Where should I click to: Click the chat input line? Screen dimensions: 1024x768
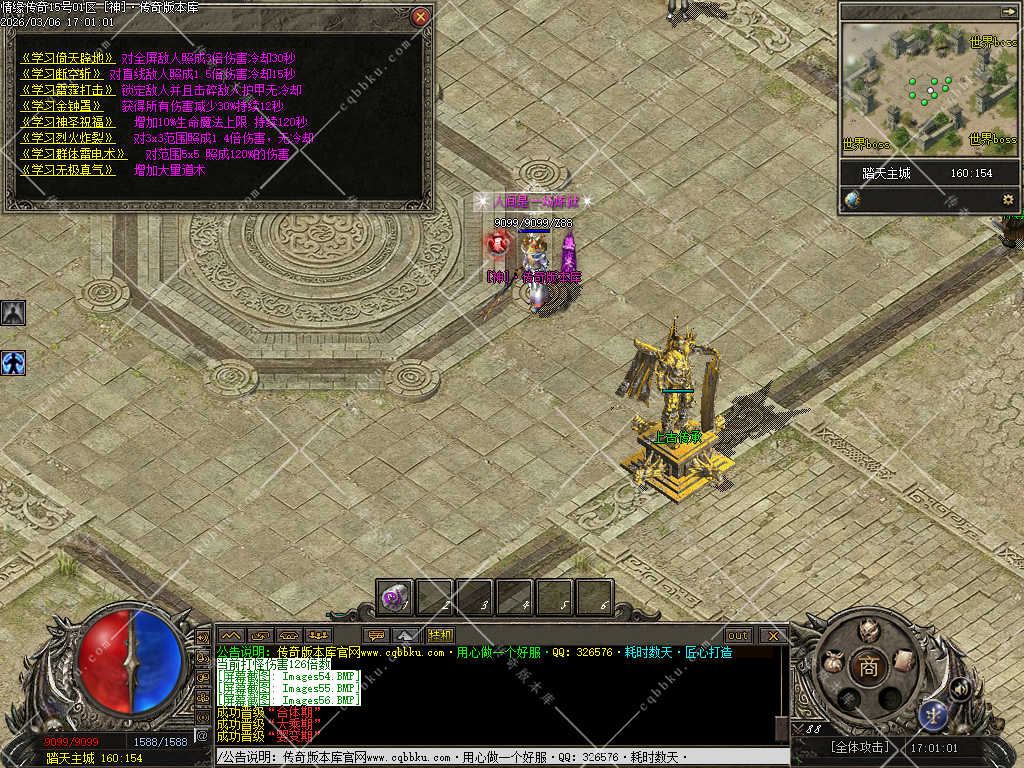(500, 757)
